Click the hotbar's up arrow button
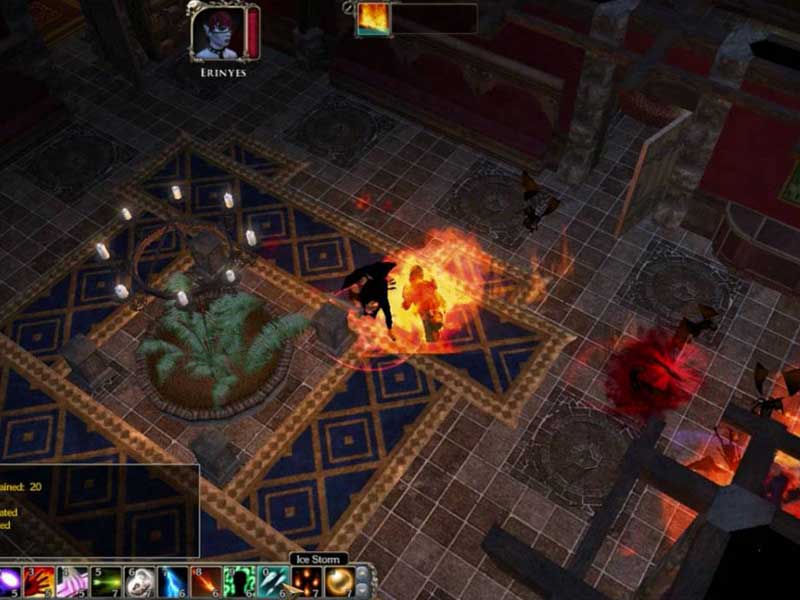800x600 pixels. pos(362,573)
